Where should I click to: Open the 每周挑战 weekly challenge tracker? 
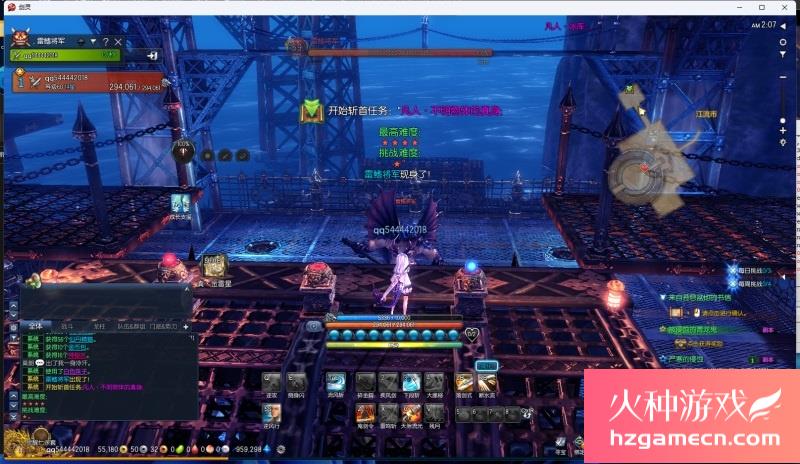(x=750, y=283)
